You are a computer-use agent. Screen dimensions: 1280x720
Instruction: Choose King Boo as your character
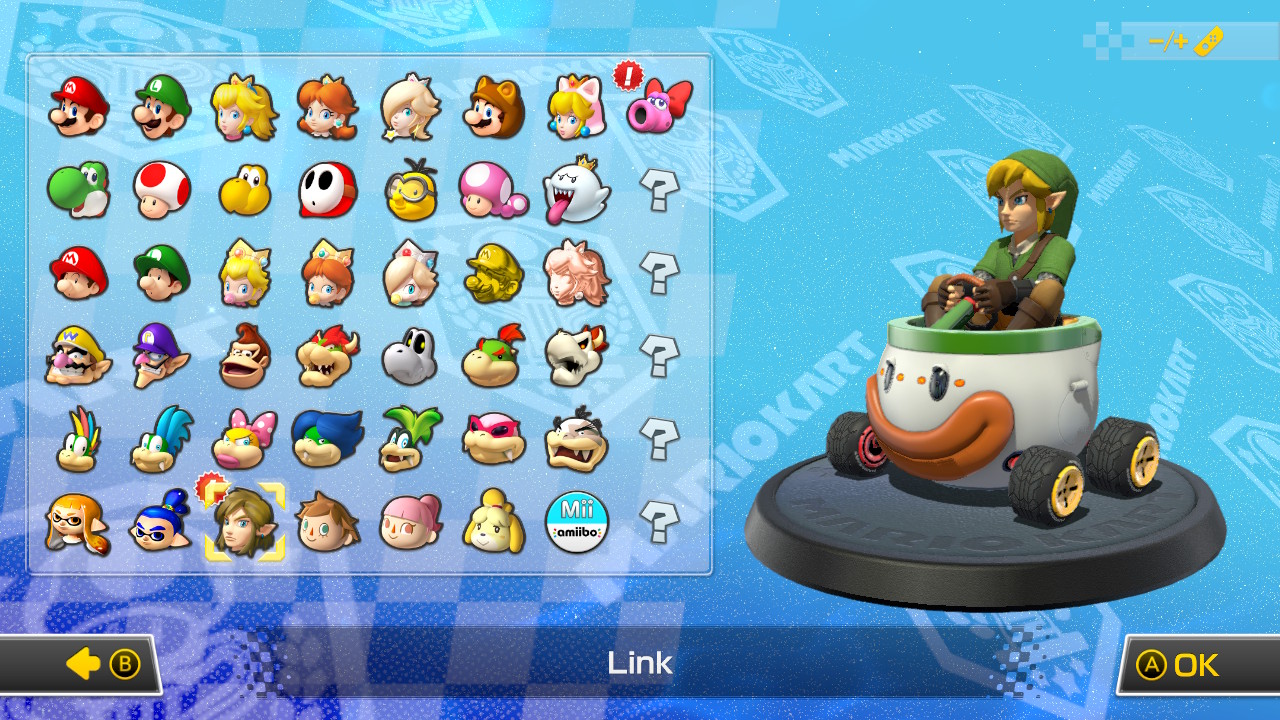pos(577,190)
